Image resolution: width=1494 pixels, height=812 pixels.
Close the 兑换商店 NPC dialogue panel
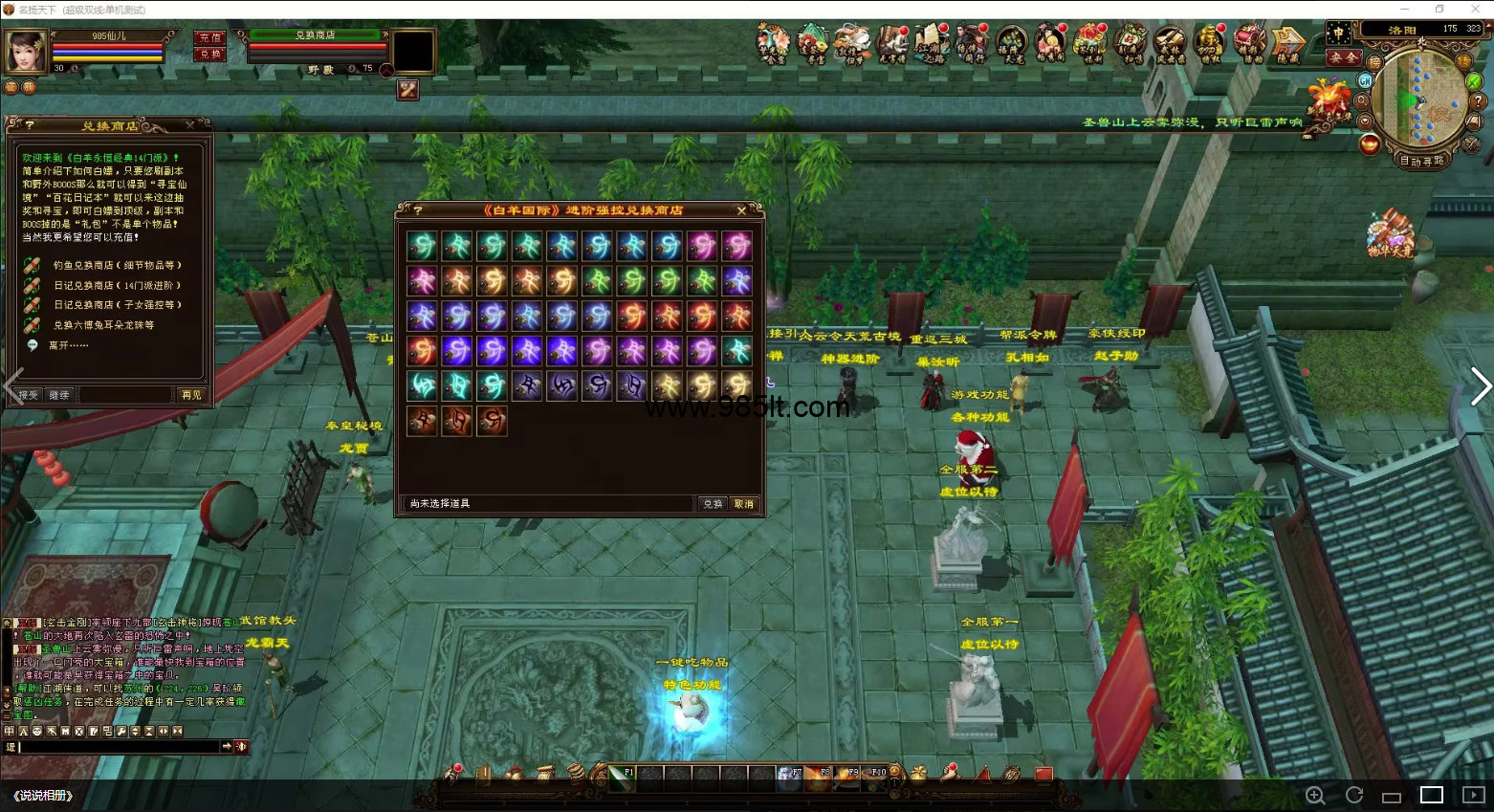point(189,125)
